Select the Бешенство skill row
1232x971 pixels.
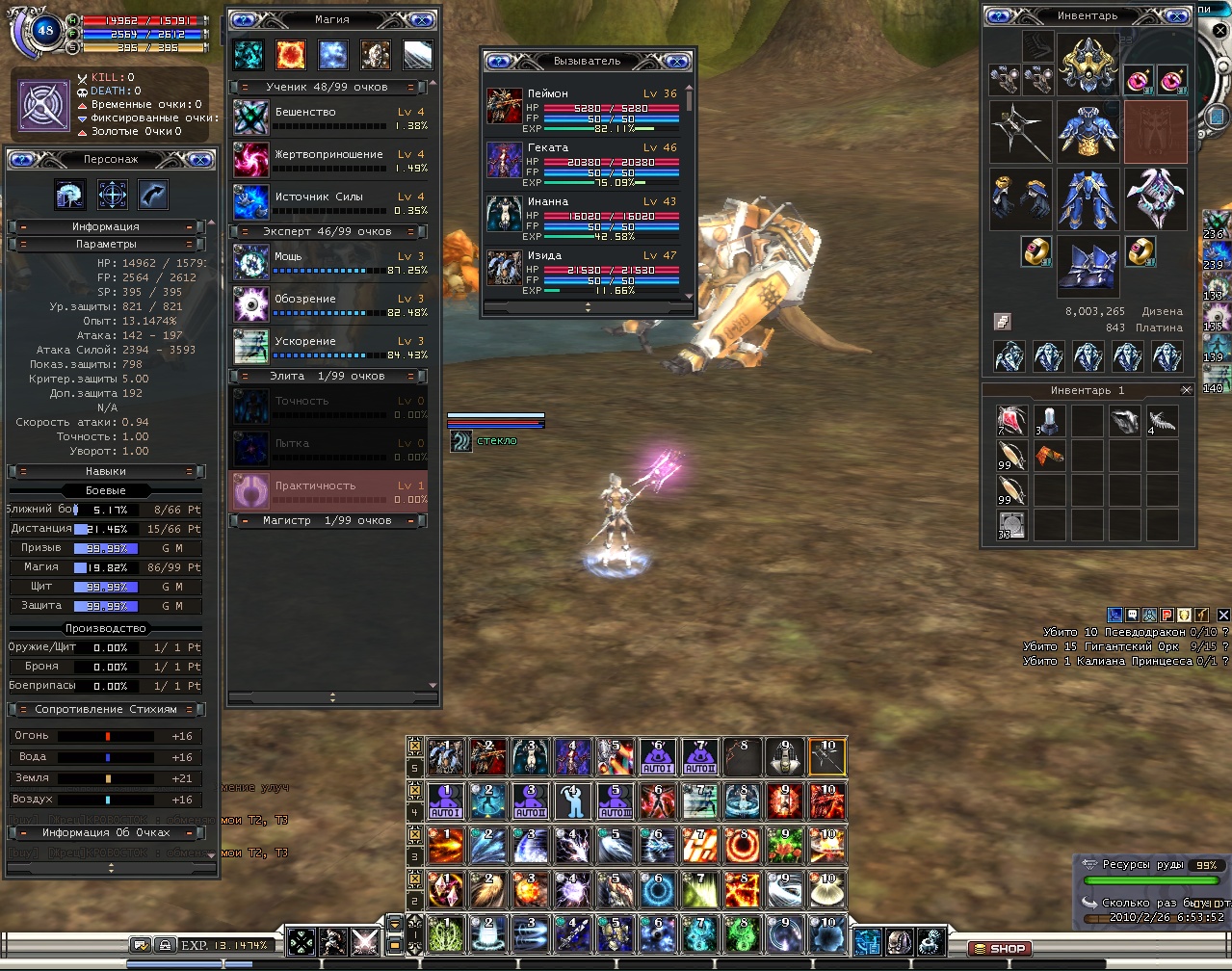tap(329, 118)
